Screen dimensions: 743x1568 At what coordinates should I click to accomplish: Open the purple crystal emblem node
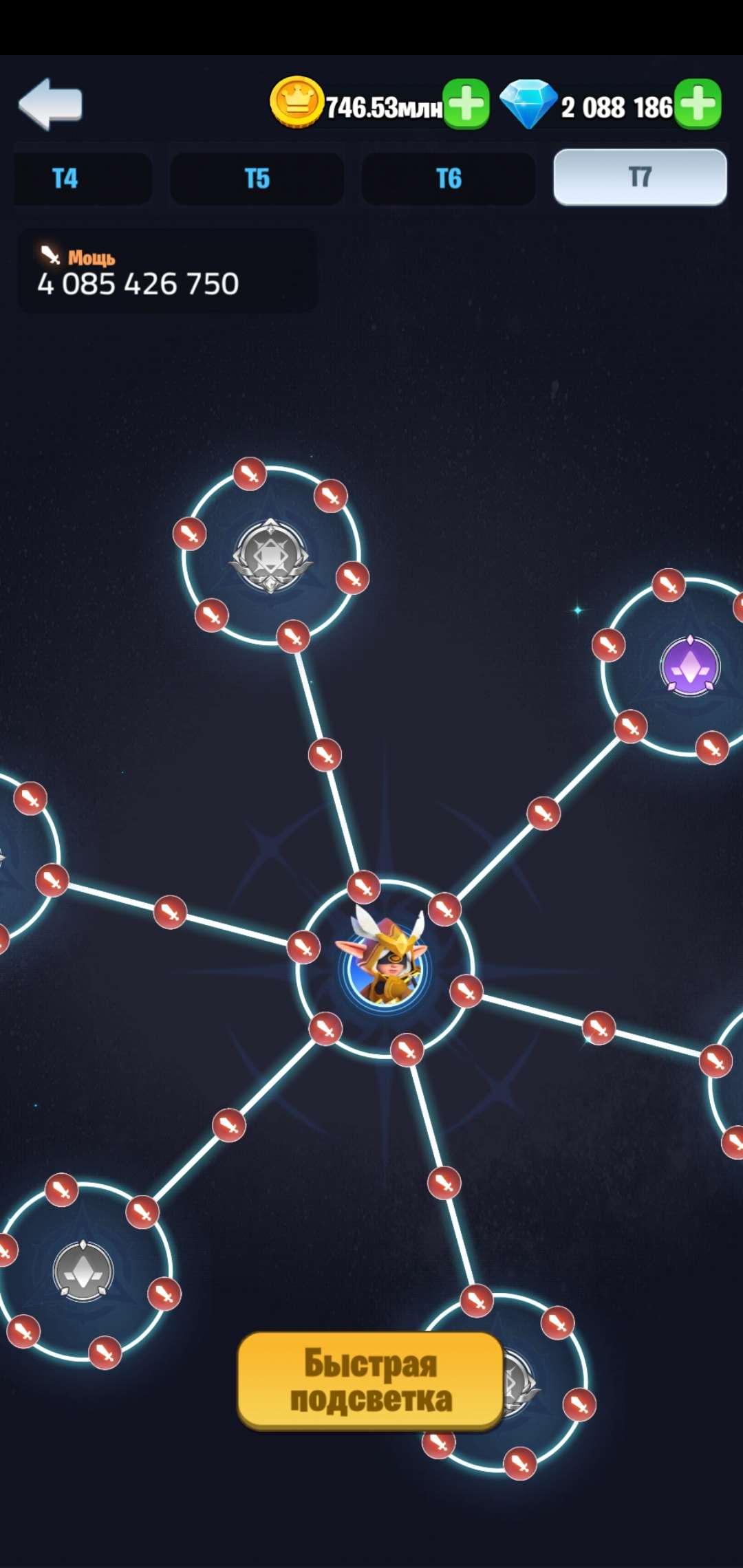coord(690,666)
